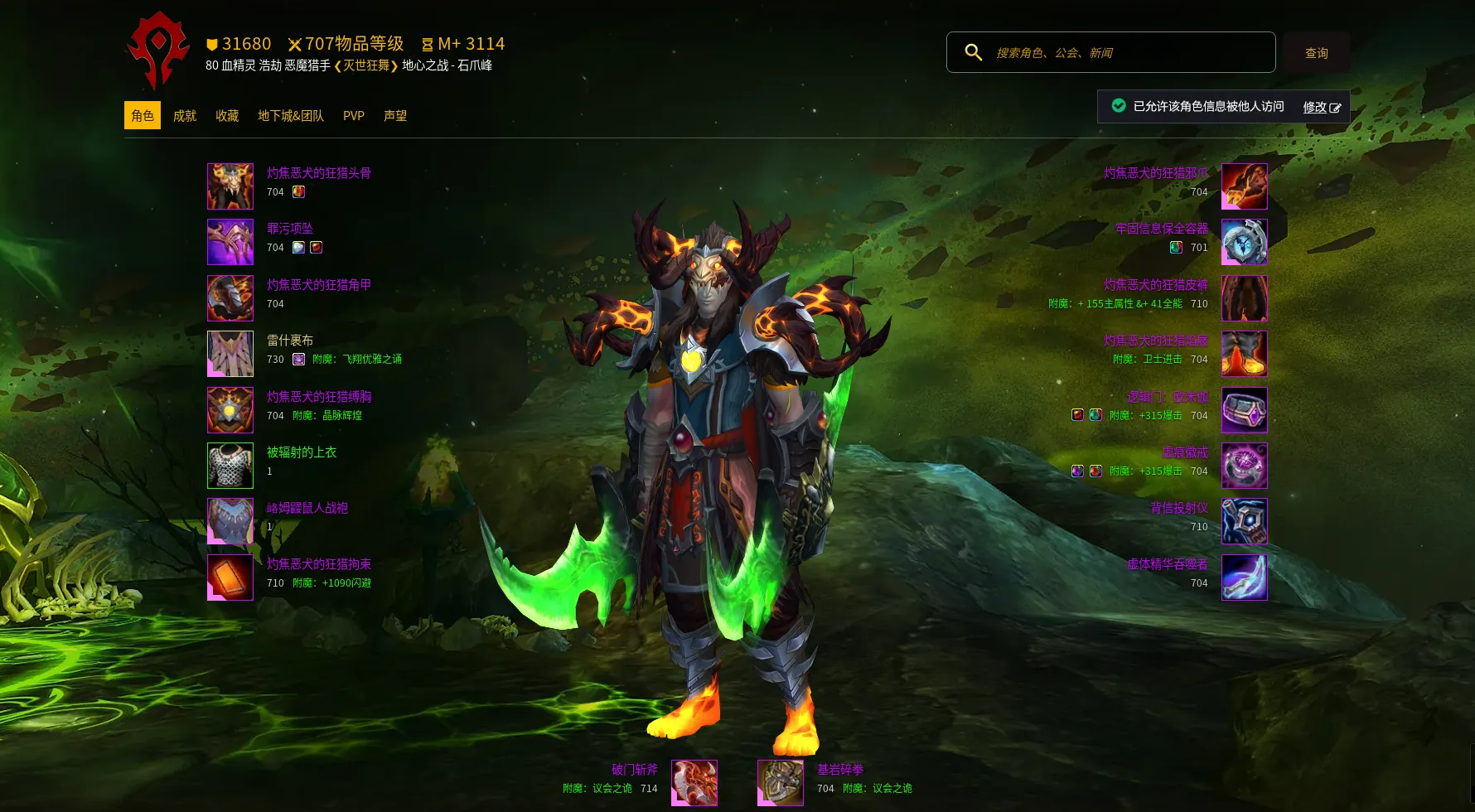
Task: Switch to the 成就 tab
Action: [185, 116]
